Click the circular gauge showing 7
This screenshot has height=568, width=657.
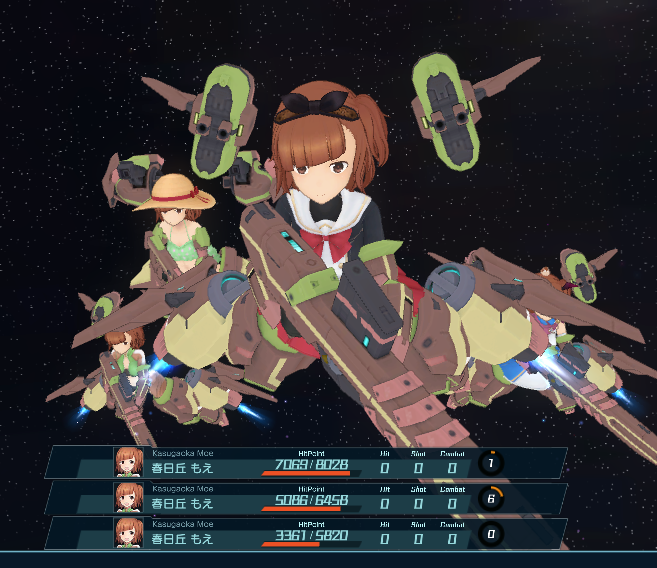point(491,463)
